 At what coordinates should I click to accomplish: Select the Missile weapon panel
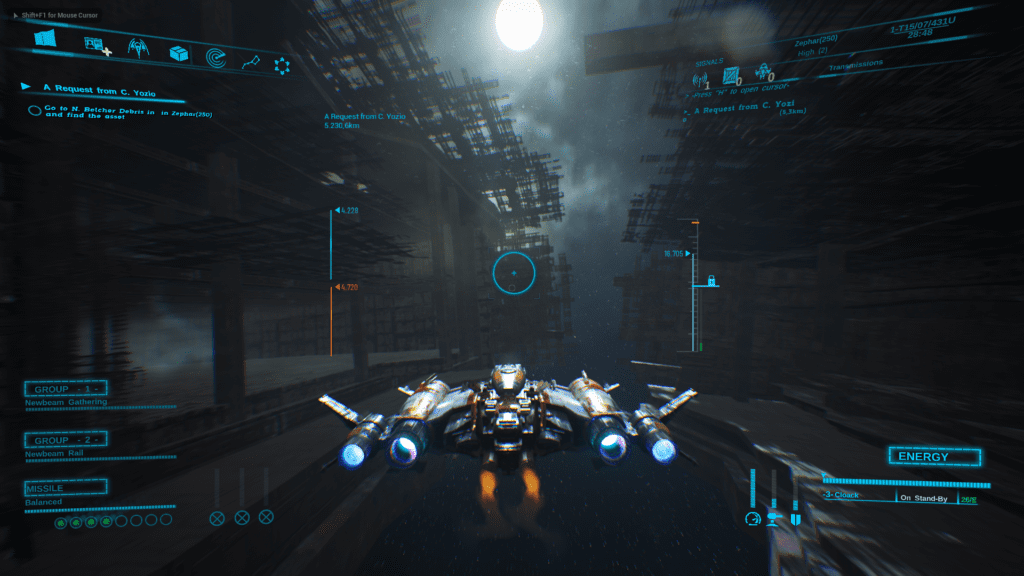pos(66,488)
